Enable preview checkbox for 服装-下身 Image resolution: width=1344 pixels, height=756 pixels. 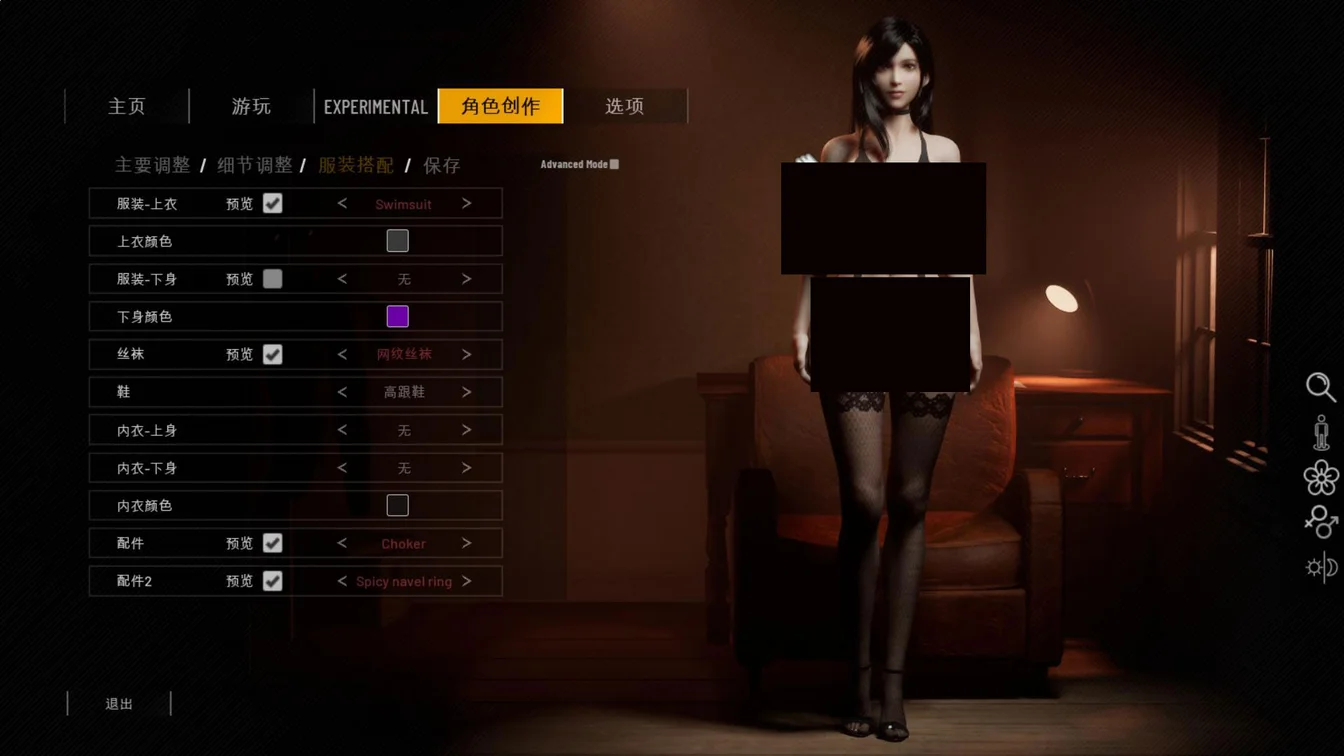pyautogui.click(x=272, y=279)
